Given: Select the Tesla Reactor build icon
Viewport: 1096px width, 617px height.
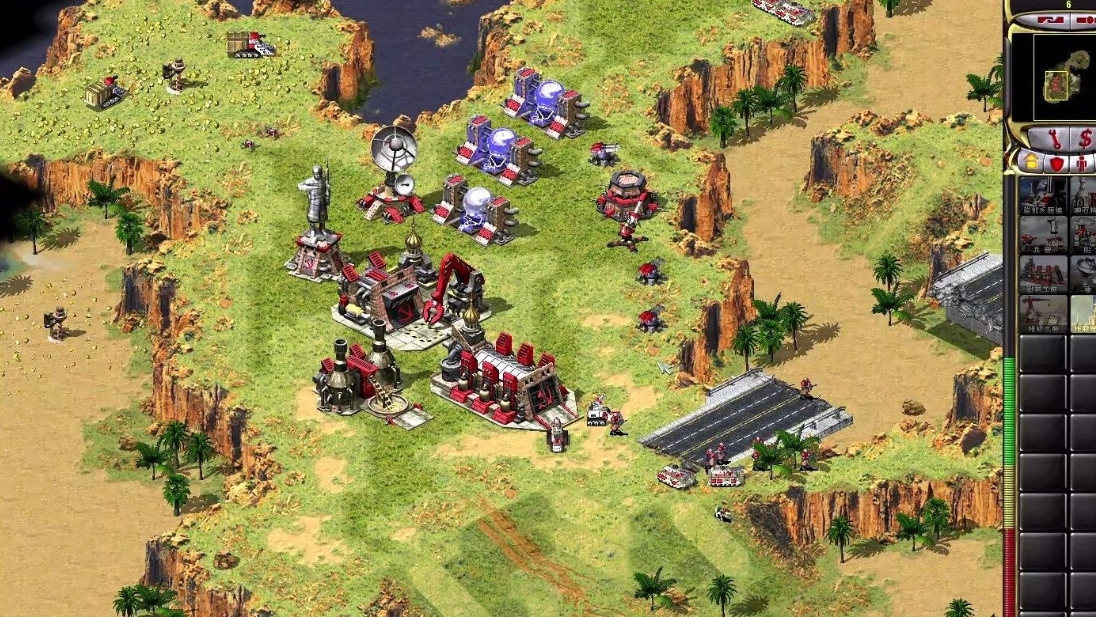Looking at the screenshot, I should pyautogui.click(x=1043, y=196).
